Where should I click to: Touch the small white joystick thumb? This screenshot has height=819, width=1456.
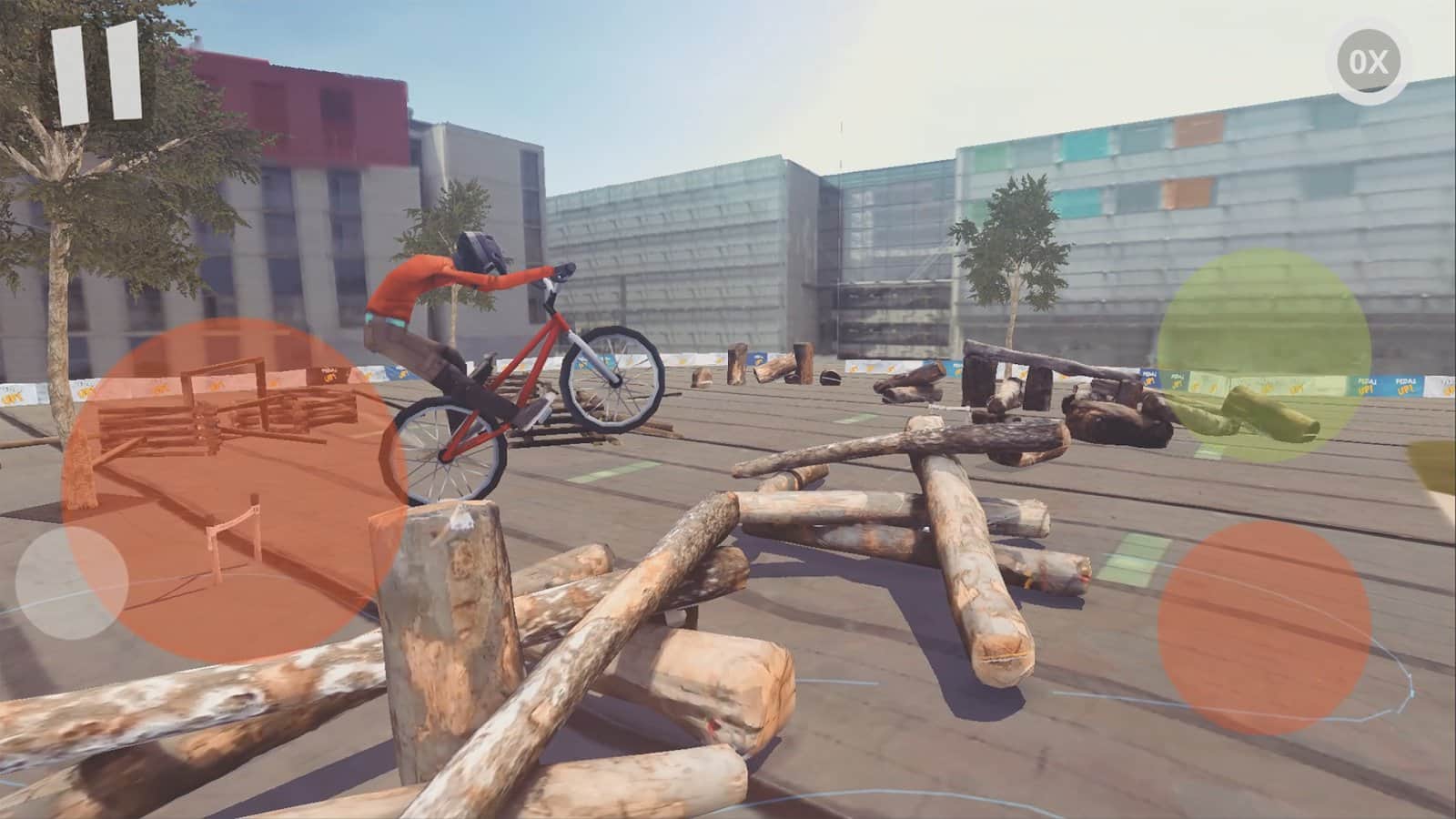pyautogui.click(x=72, y=582)
